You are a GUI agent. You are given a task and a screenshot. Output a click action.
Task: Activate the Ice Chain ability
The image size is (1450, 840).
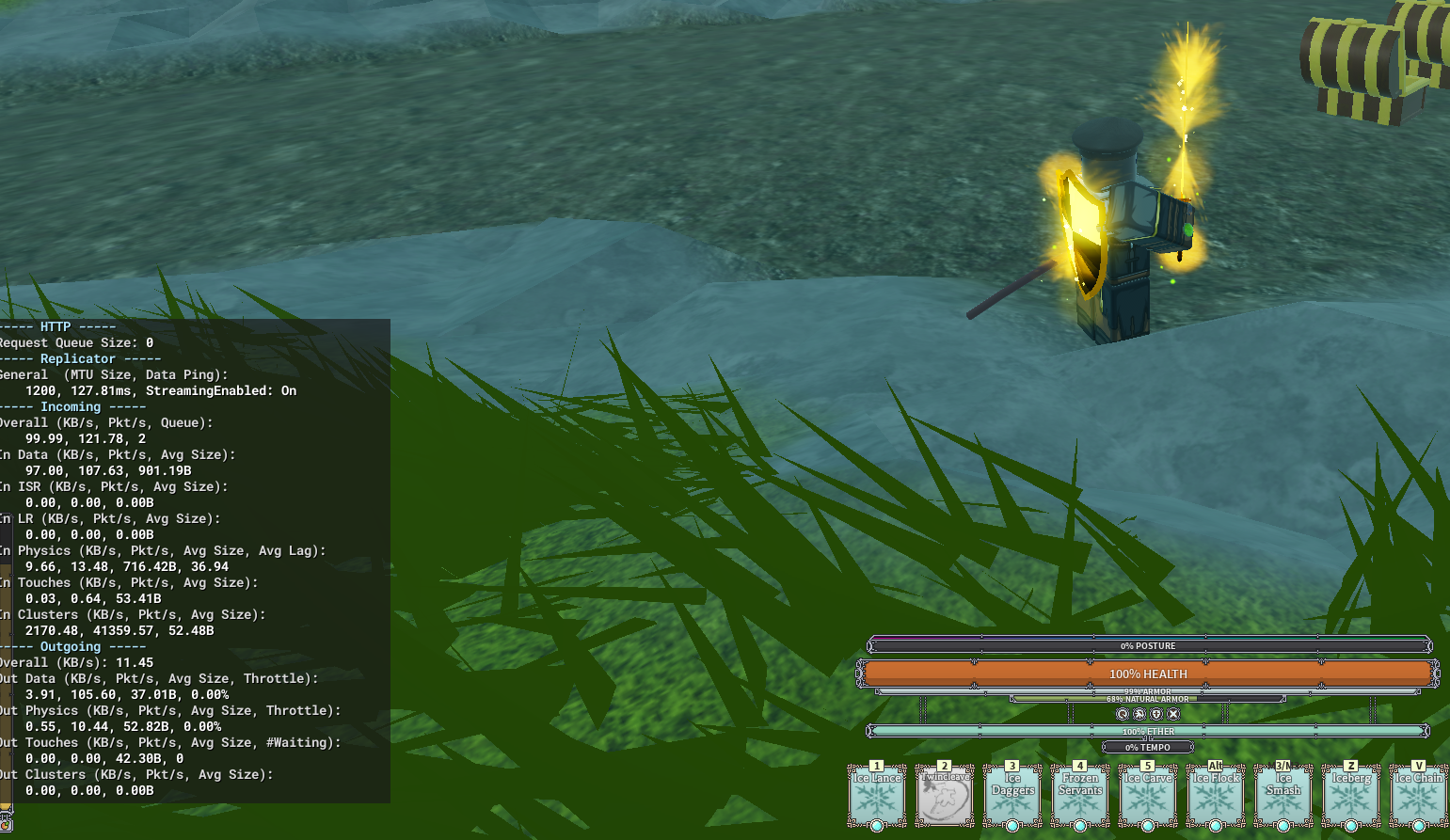click(x=1418, y=797)
